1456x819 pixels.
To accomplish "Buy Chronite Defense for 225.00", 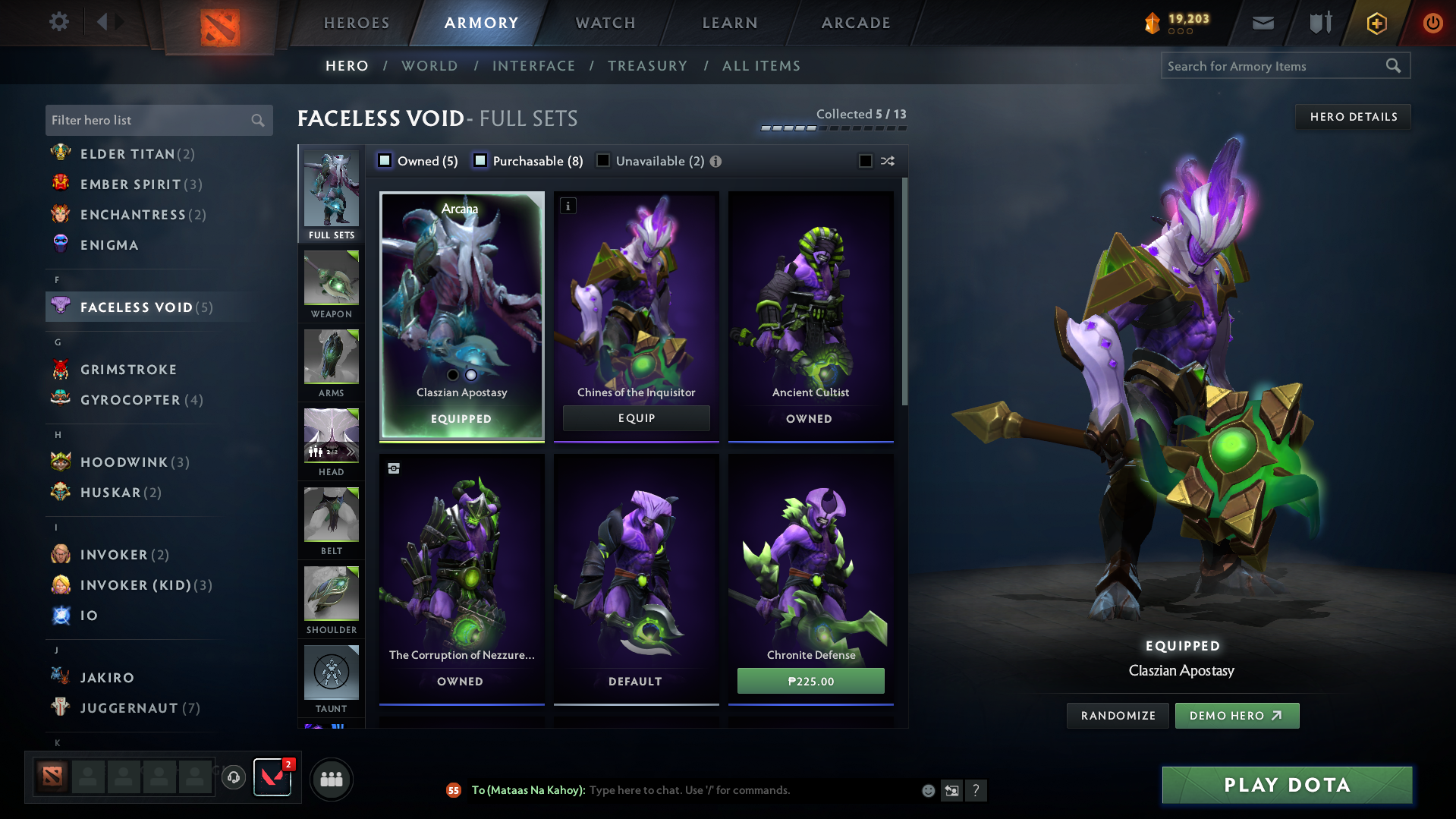I will click(x=810, y=681).
